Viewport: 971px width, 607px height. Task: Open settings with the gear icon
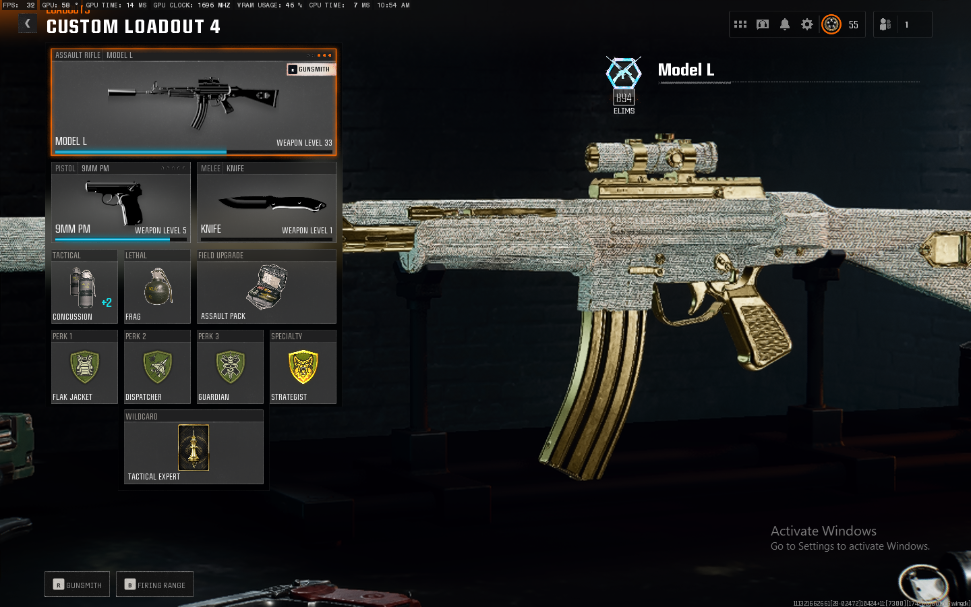point(807,24)
